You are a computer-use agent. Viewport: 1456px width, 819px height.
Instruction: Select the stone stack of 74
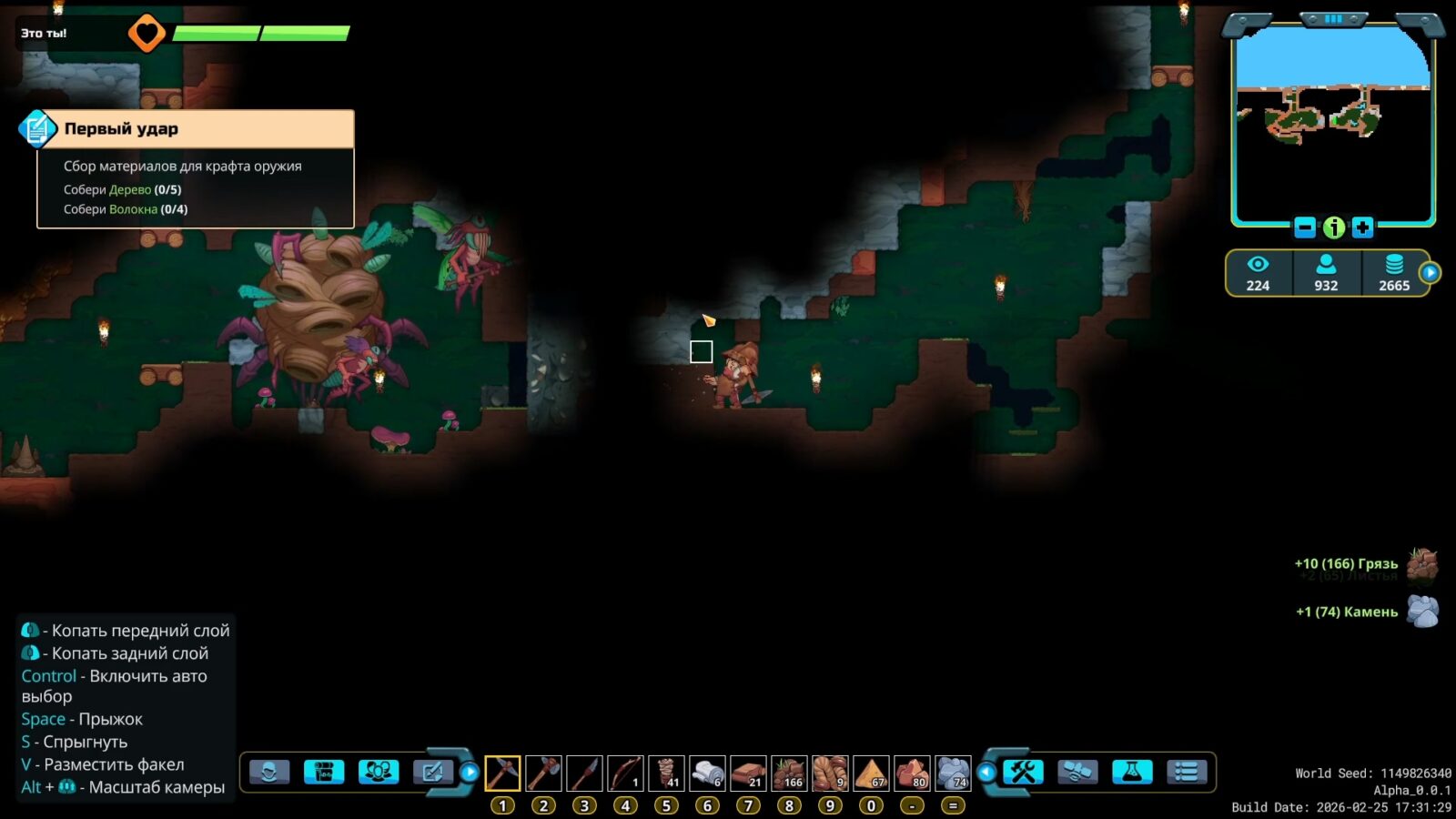(x=953, y=773)
